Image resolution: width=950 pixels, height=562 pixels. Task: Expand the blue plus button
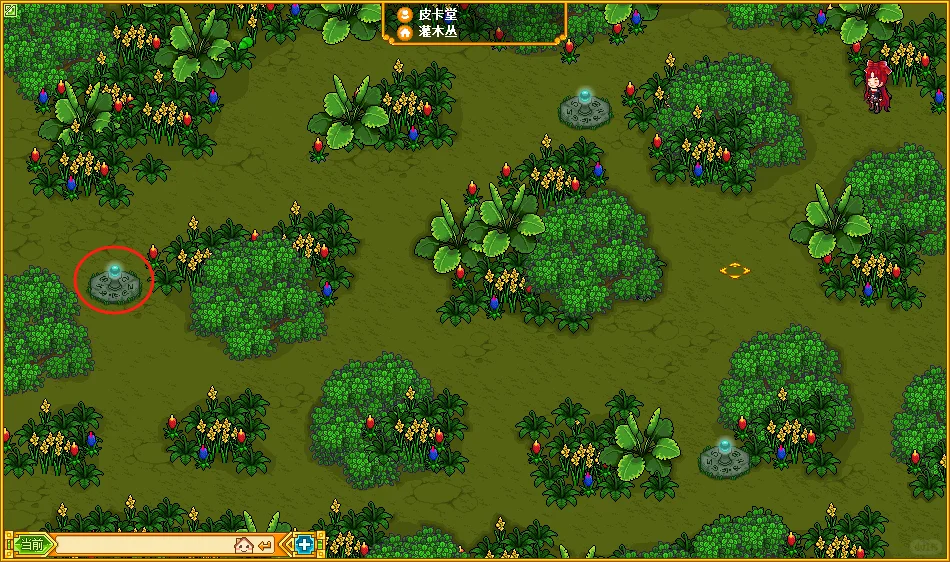(x=304, y=545)
